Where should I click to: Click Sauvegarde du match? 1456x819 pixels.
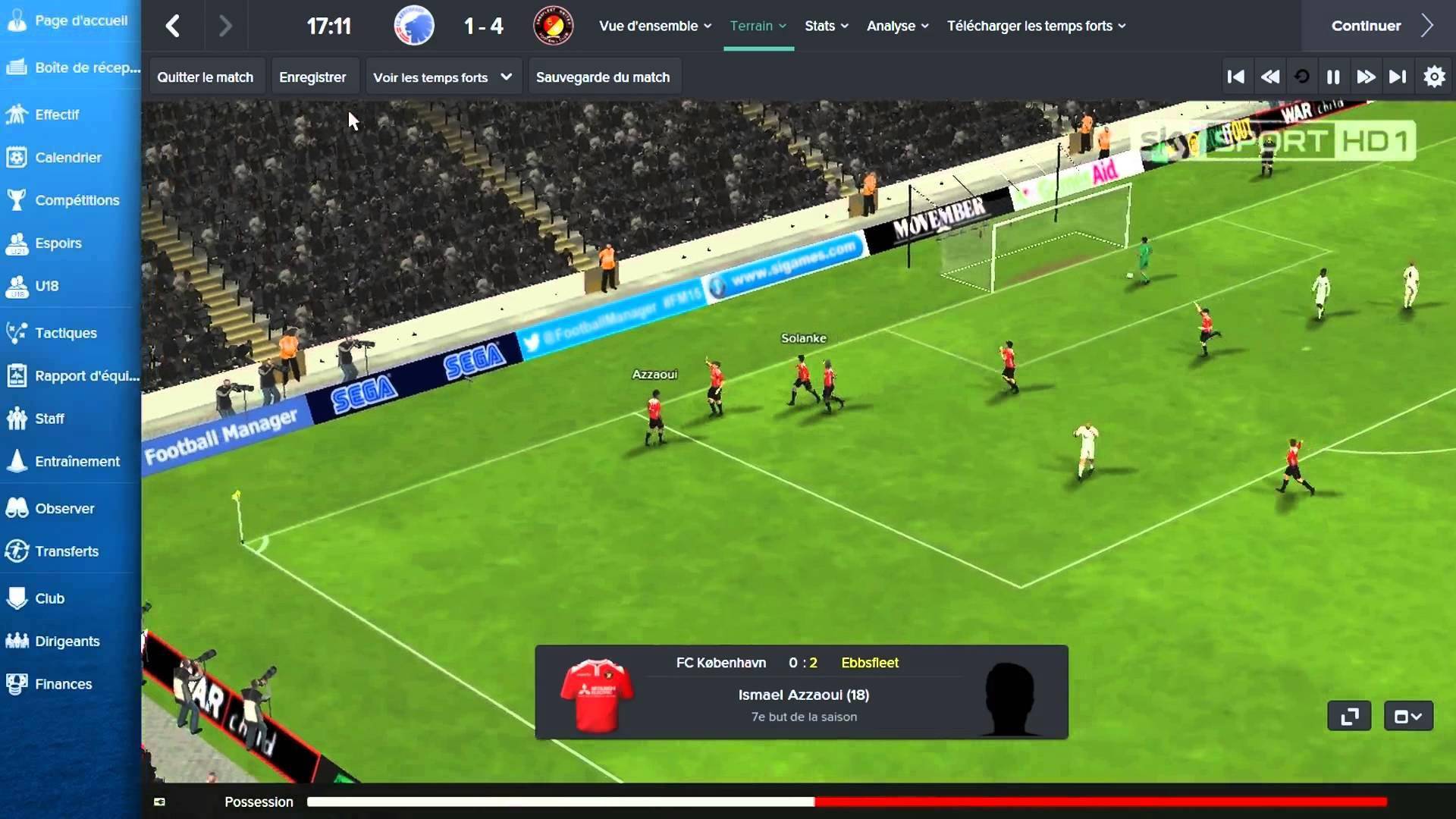coord(603,77)
